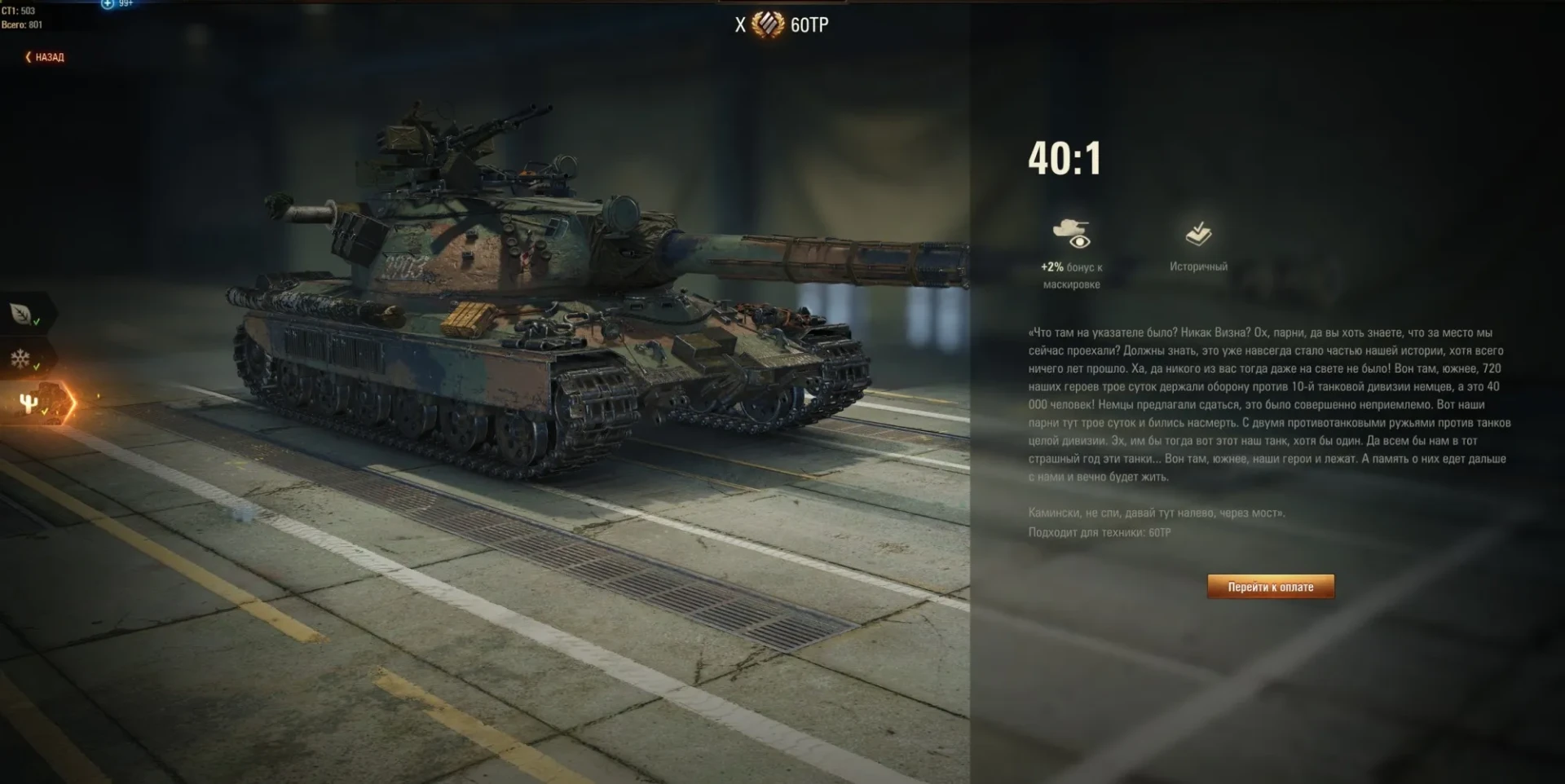The image size is (1565, 784).
Task: Go back with the НАЗАД button
Action: 45,57
